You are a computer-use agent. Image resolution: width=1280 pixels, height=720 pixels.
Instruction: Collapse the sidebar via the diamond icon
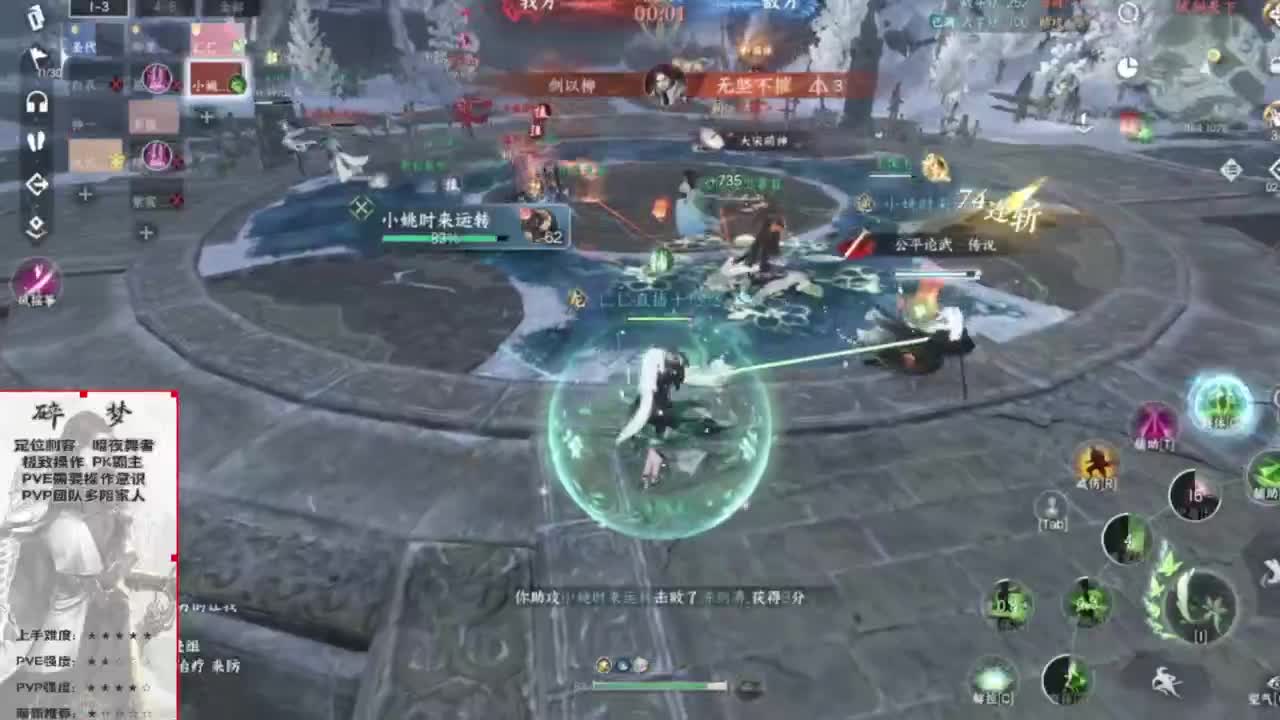coord(36,225)
